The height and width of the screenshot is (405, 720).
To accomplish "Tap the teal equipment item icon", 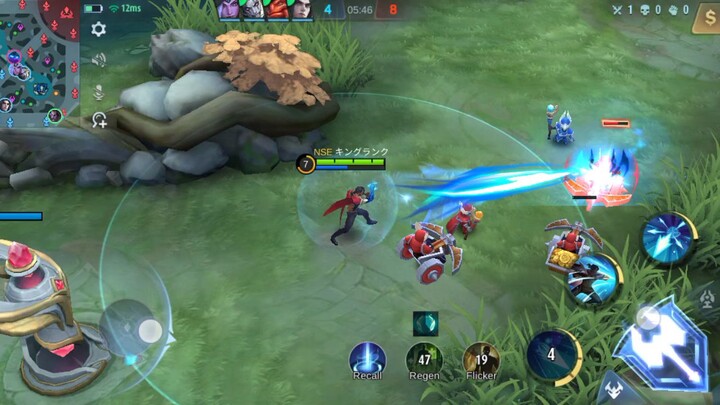I will click(x=425, y=323).
